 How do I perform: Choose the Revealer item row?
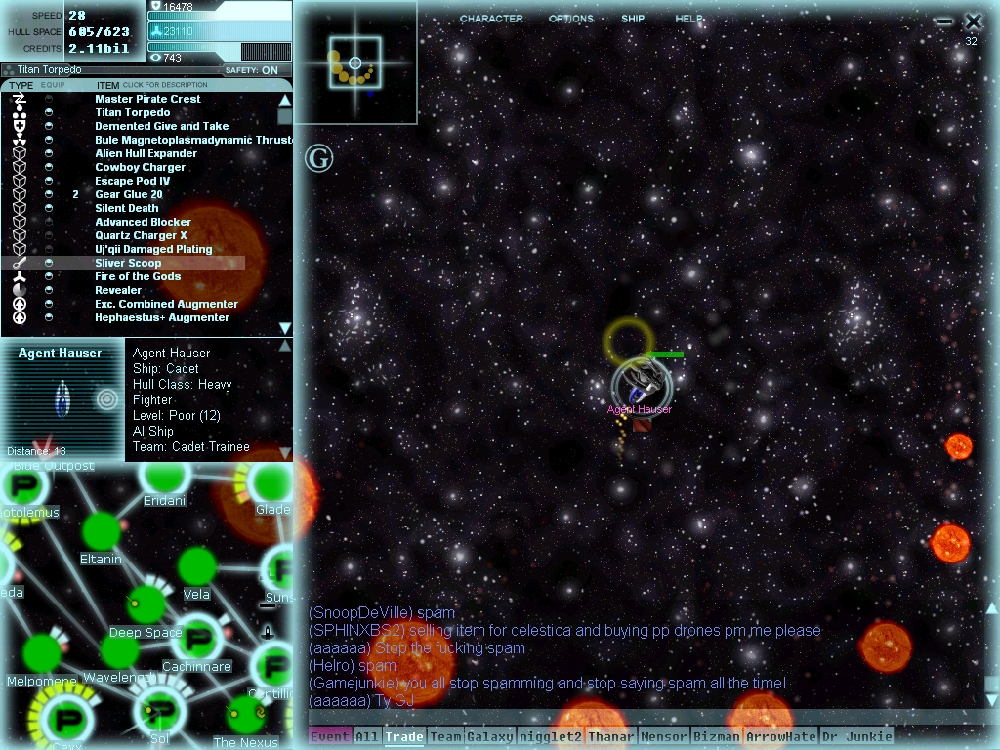(x=119, y=290)
